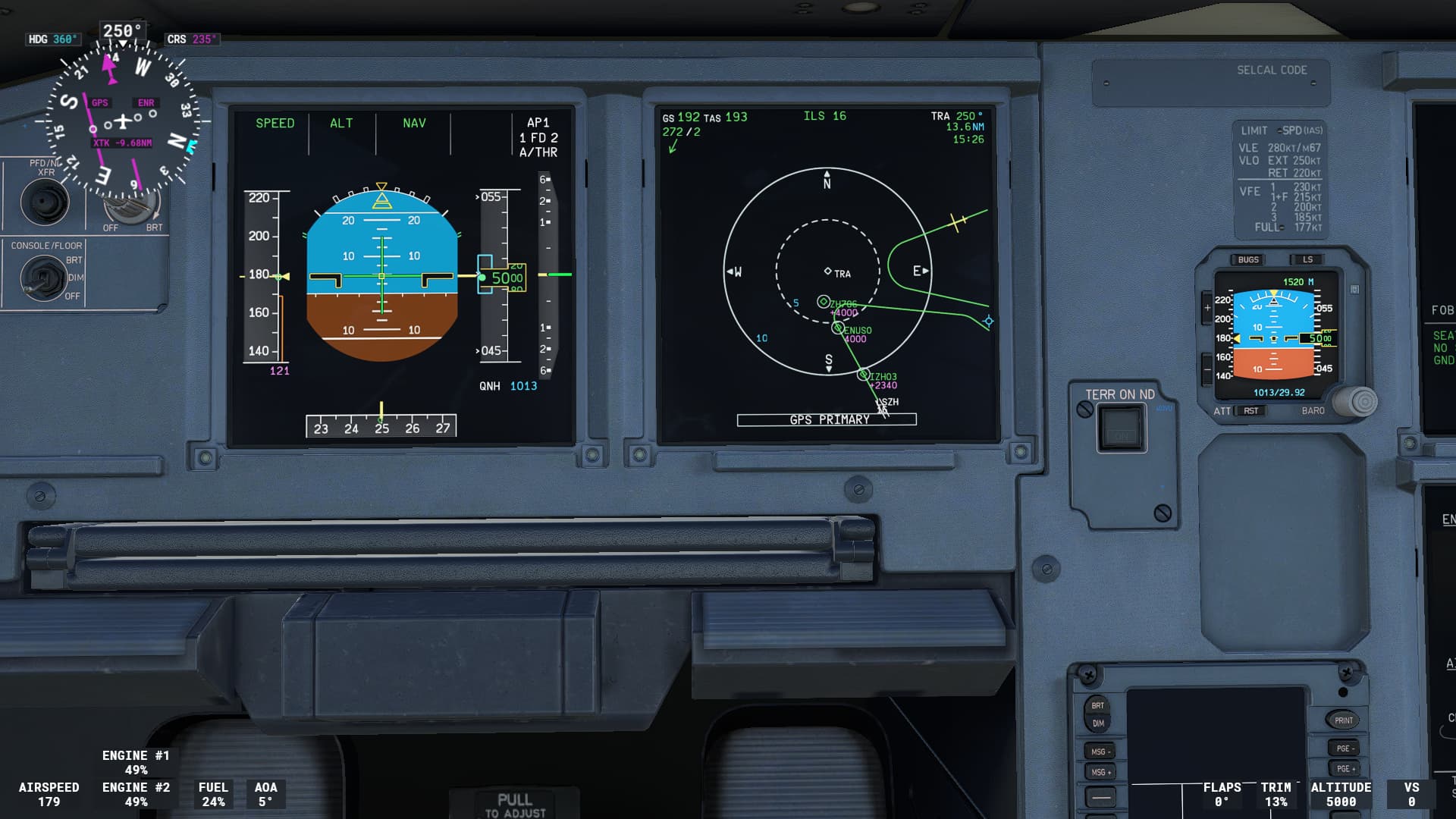
Task: Select the PFD/ND XFR knob
Action: [x=47, y=202]
